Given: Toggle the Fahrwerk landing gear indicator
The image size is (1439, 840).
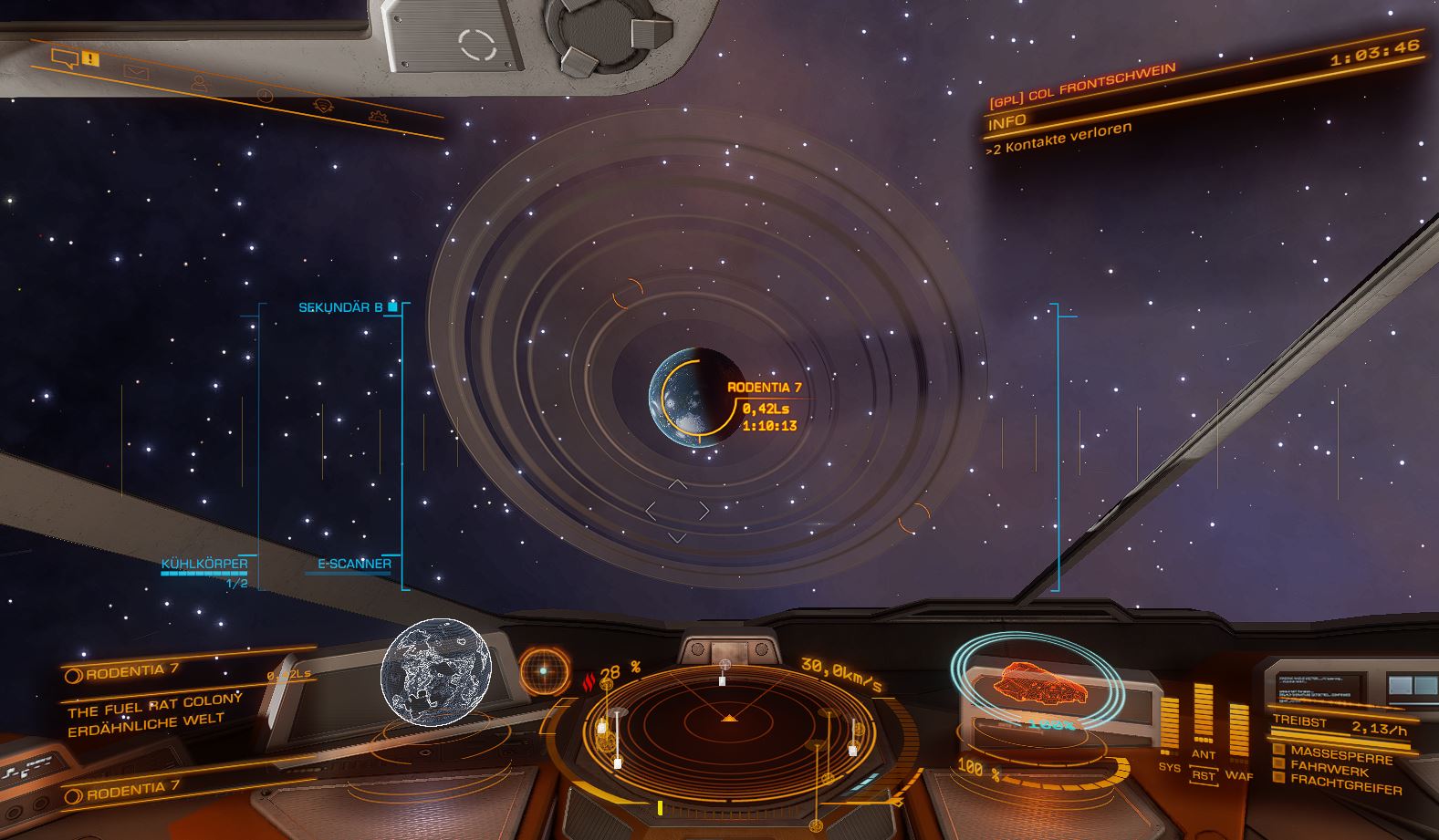Looking at the screenshot, I should 1278,764.
